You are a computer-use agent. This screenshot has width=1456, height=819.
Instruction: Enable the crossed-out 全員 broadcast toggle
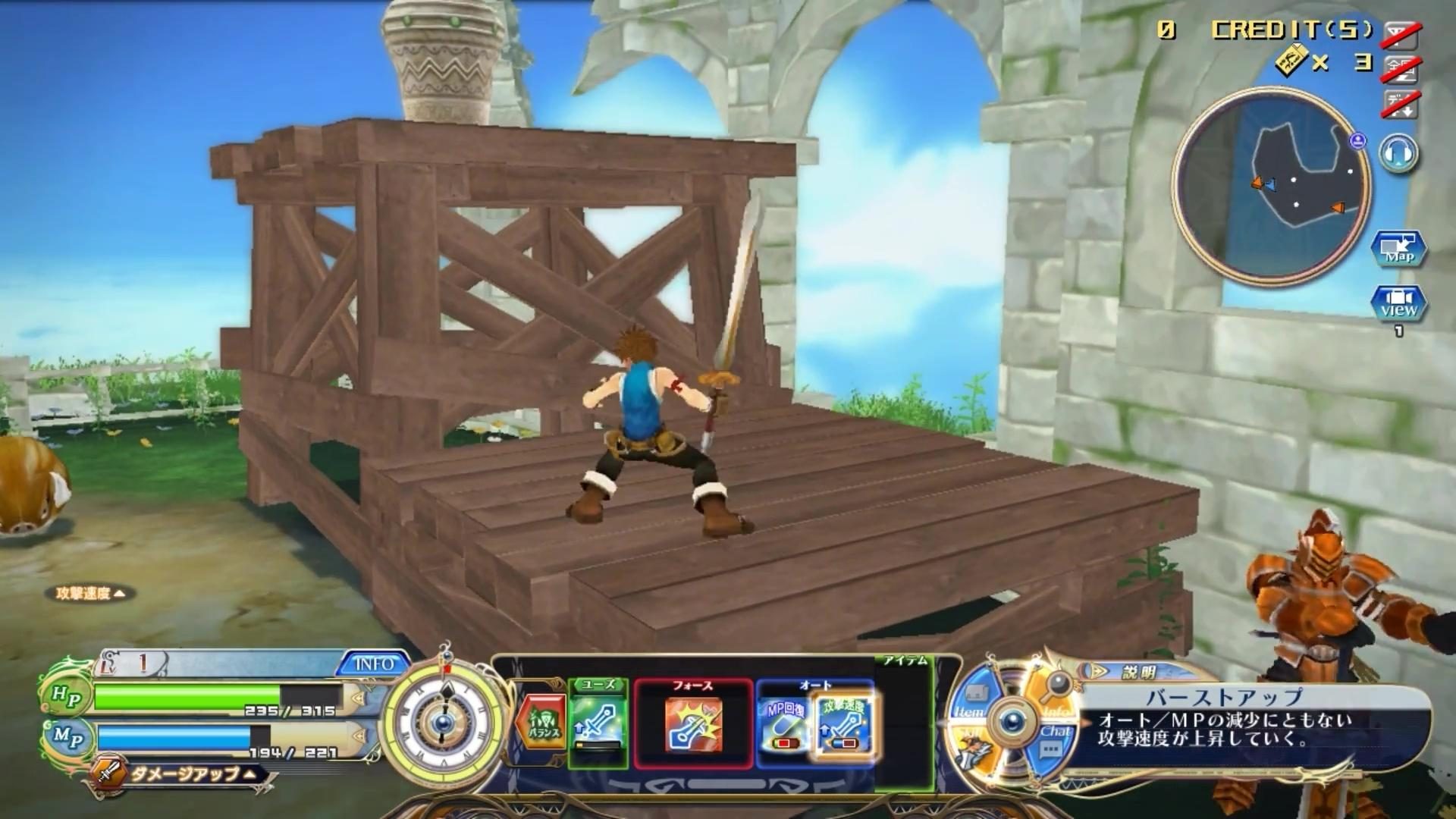pyautogui.click(x=1401, y=69)
